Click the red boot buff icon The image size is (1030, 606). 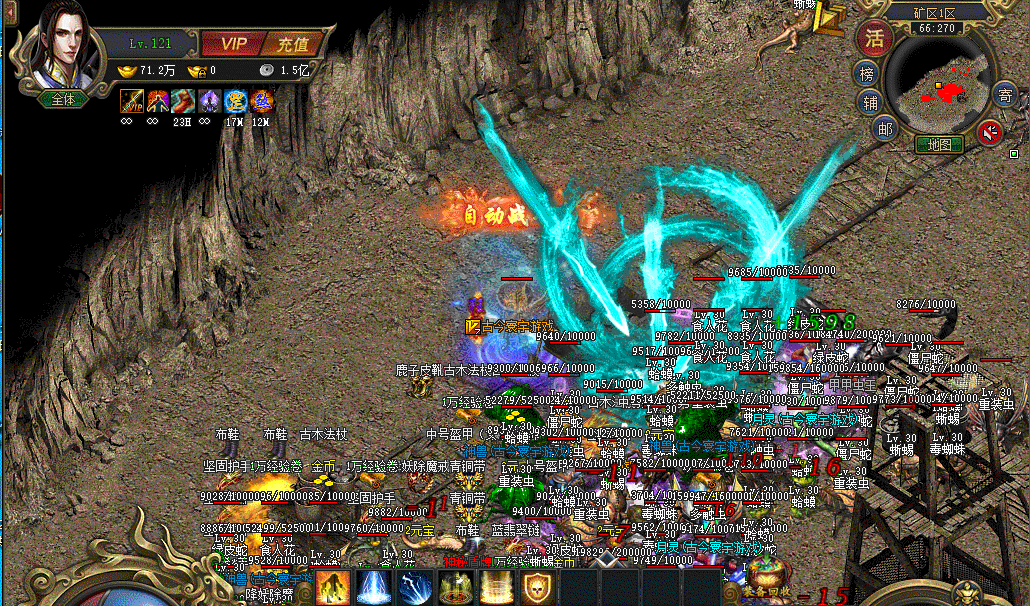pos(183,100)
